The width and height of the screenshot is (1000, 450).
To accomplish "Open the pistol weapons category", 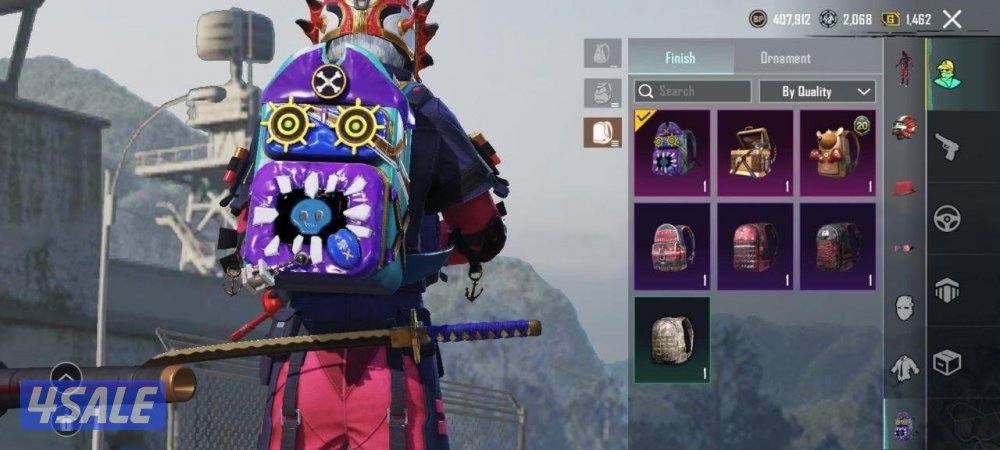I will coord(946,146).
